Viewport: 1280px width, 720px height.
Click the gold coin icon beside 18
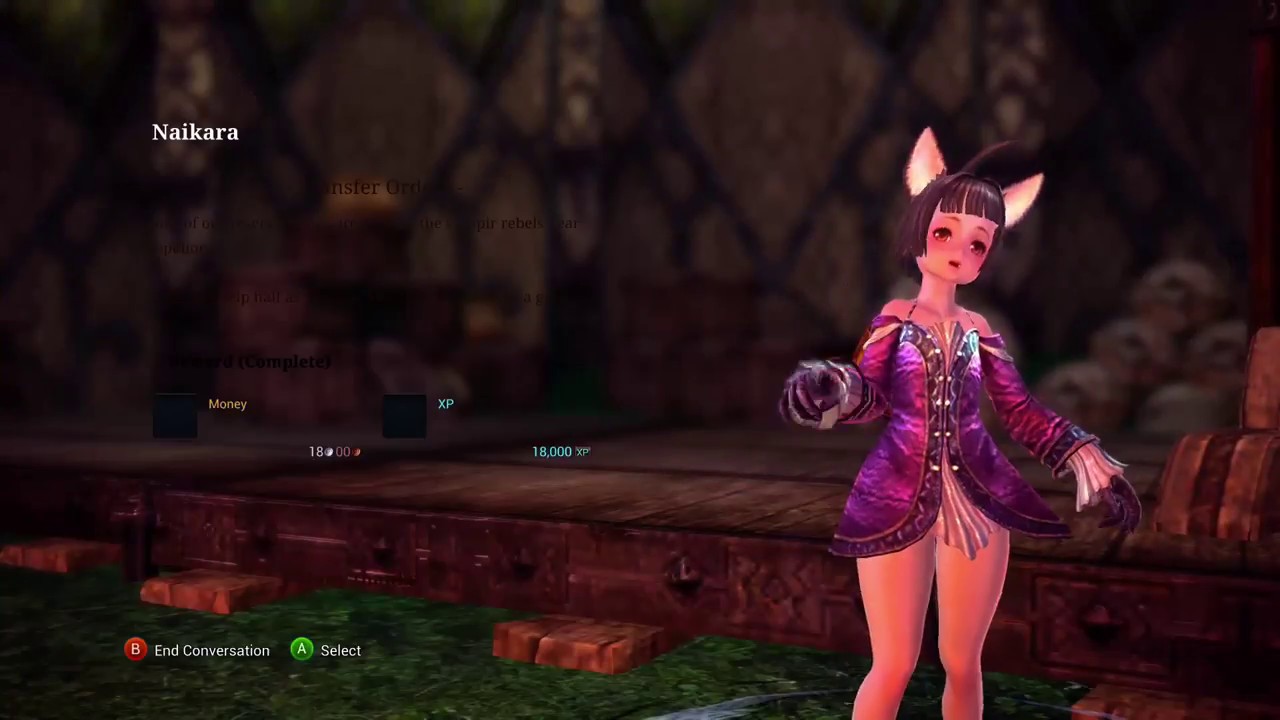coord(329,451)
